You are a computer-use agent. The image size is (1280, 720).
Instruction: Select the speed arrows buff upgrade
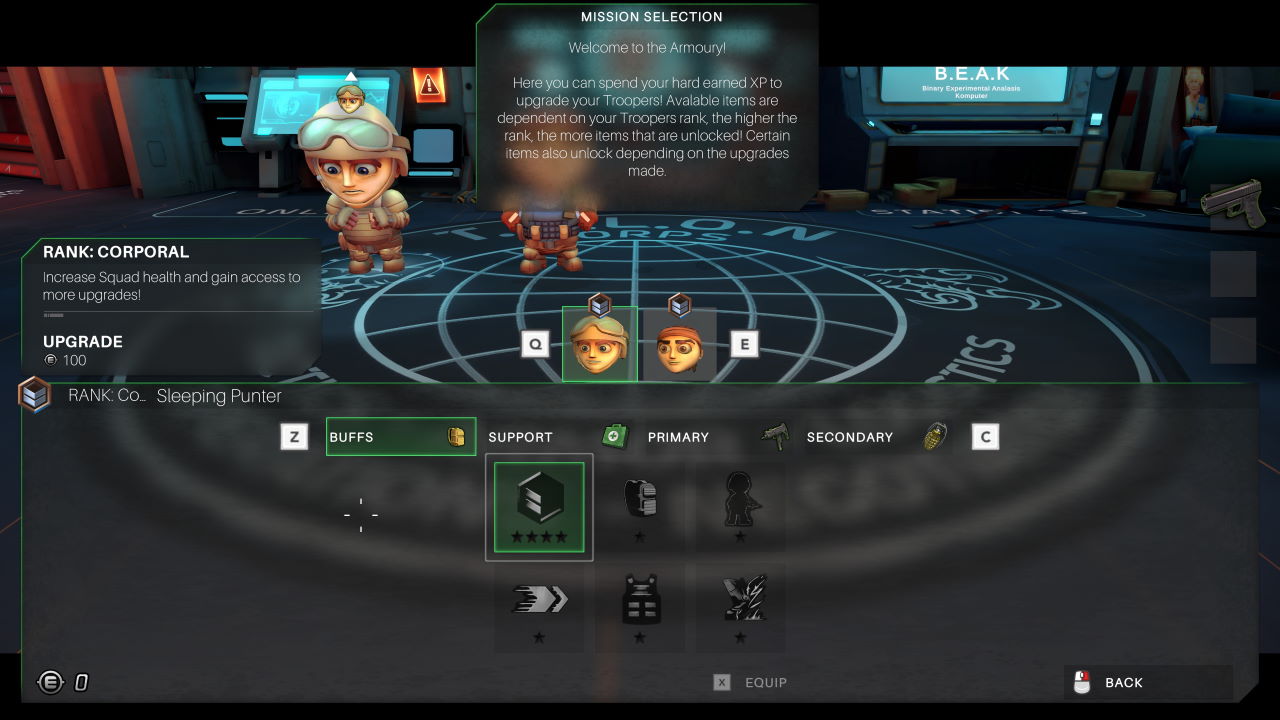pos(539,607)
